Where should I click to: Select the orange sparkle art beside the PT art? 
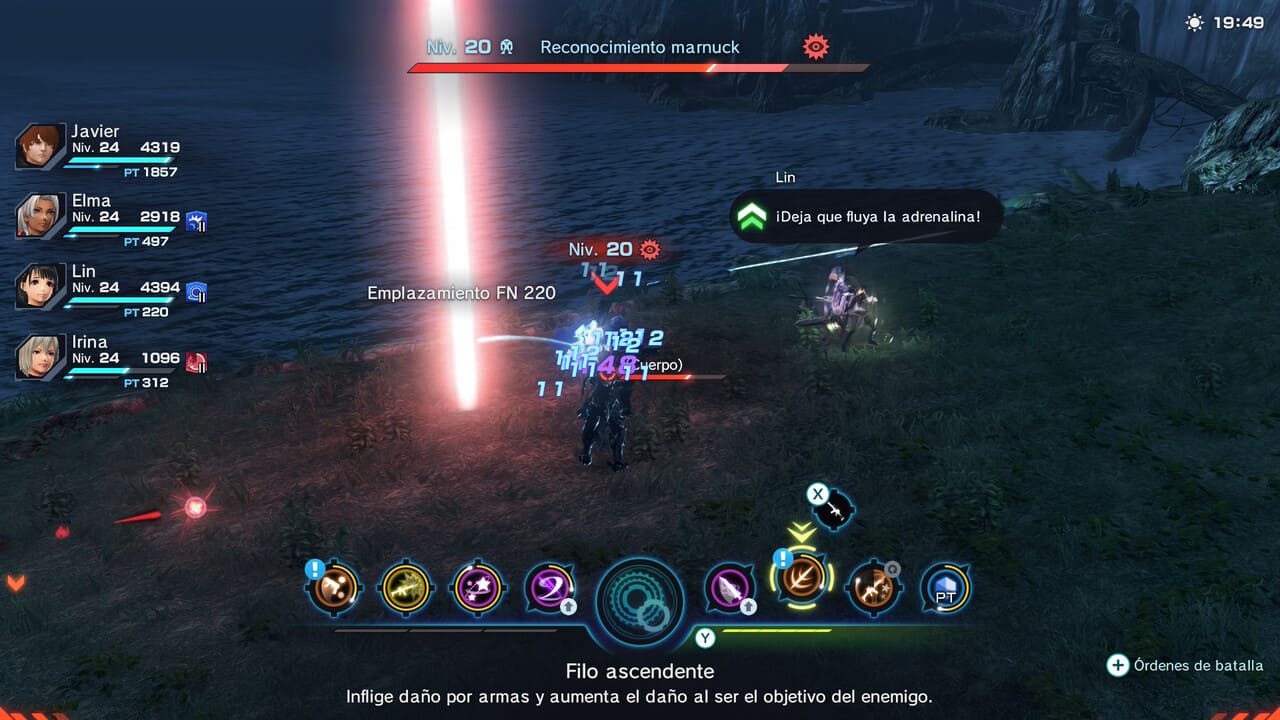873,589
